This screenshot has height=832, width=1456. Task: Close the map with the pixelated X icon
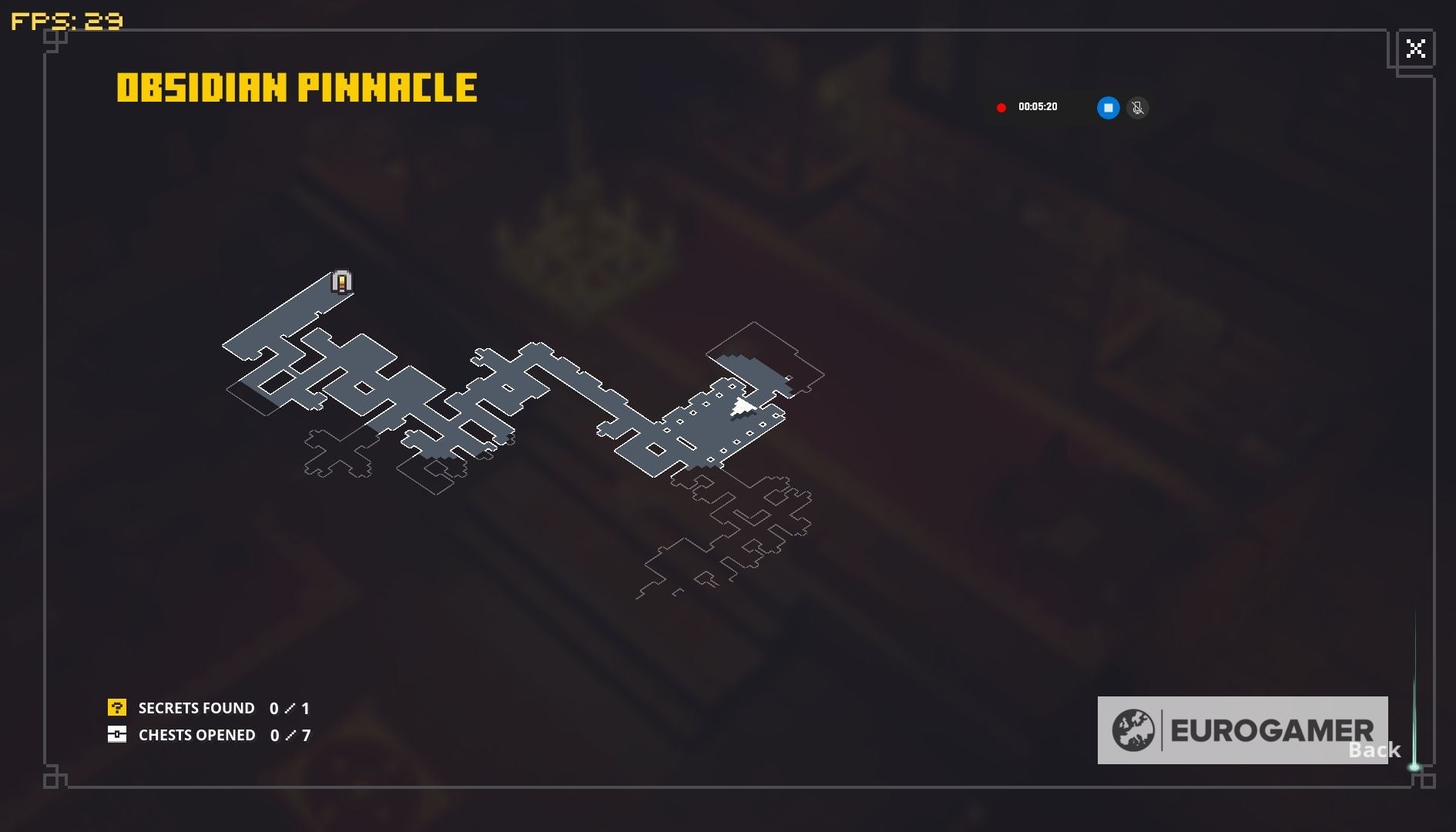click(1416, 49)
